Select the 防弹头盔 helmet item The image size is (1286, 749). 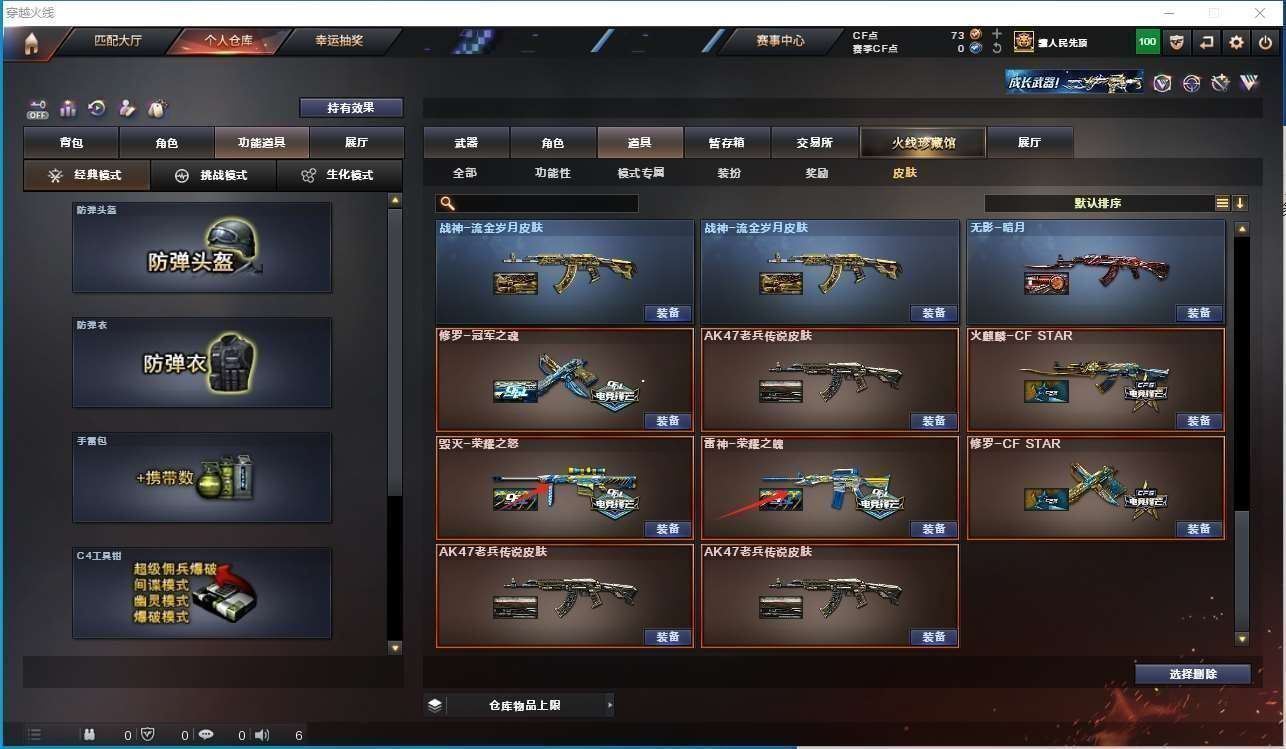point(202,248)
